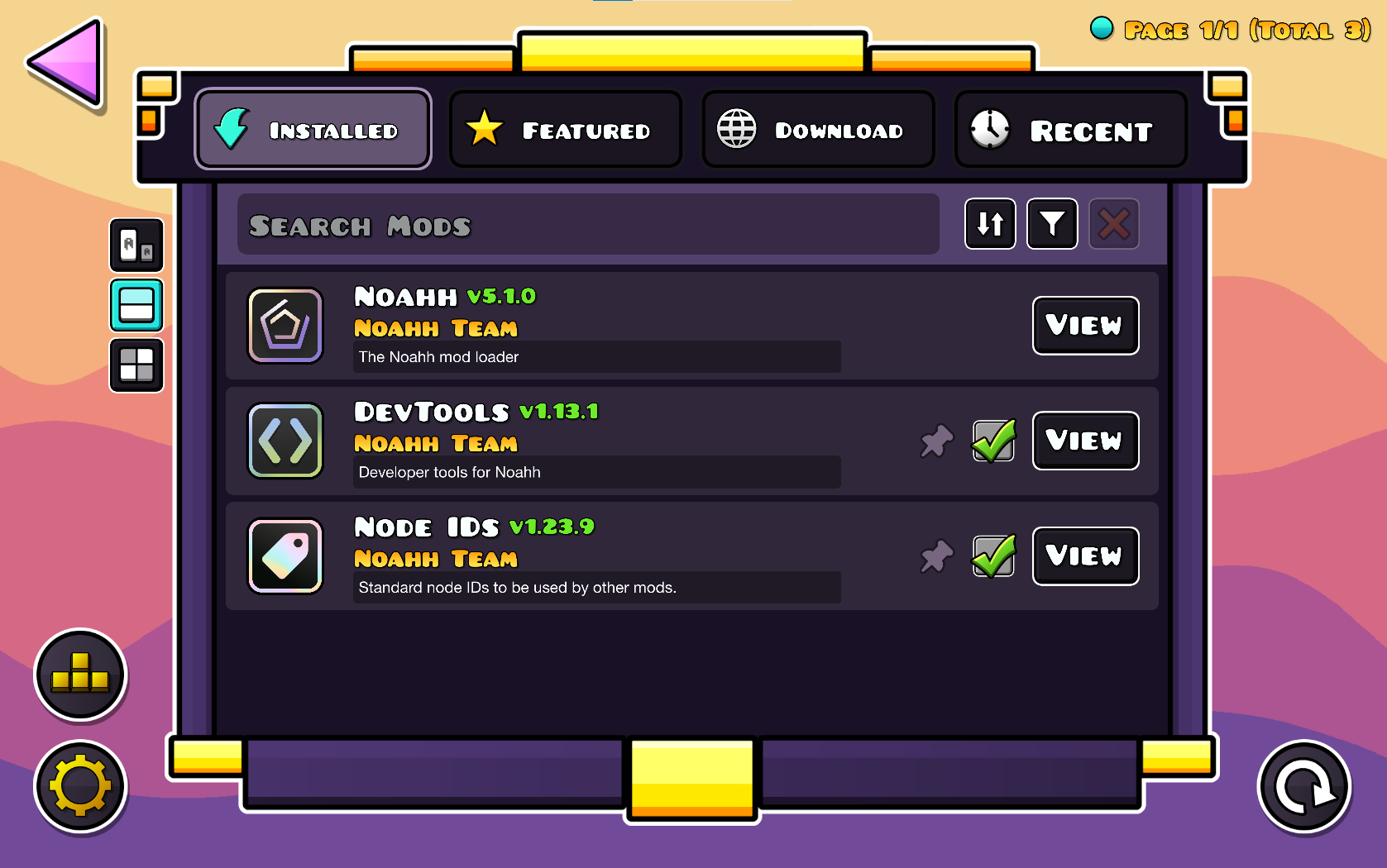Pin the DevTools mod
The width and height of the screenshot is (1387, 868).
936,441
